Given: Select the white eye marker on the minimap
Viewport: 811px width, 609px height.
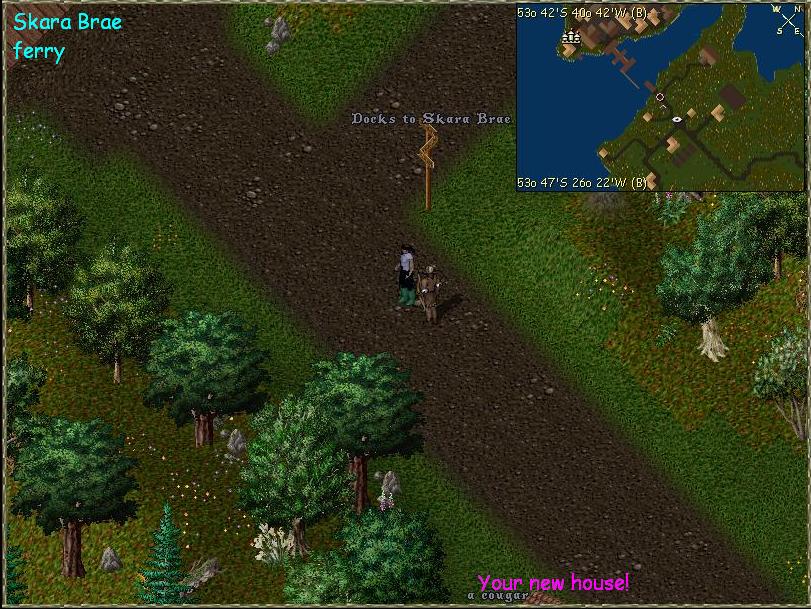Looking at the screenshot, I should coord(678,119).
